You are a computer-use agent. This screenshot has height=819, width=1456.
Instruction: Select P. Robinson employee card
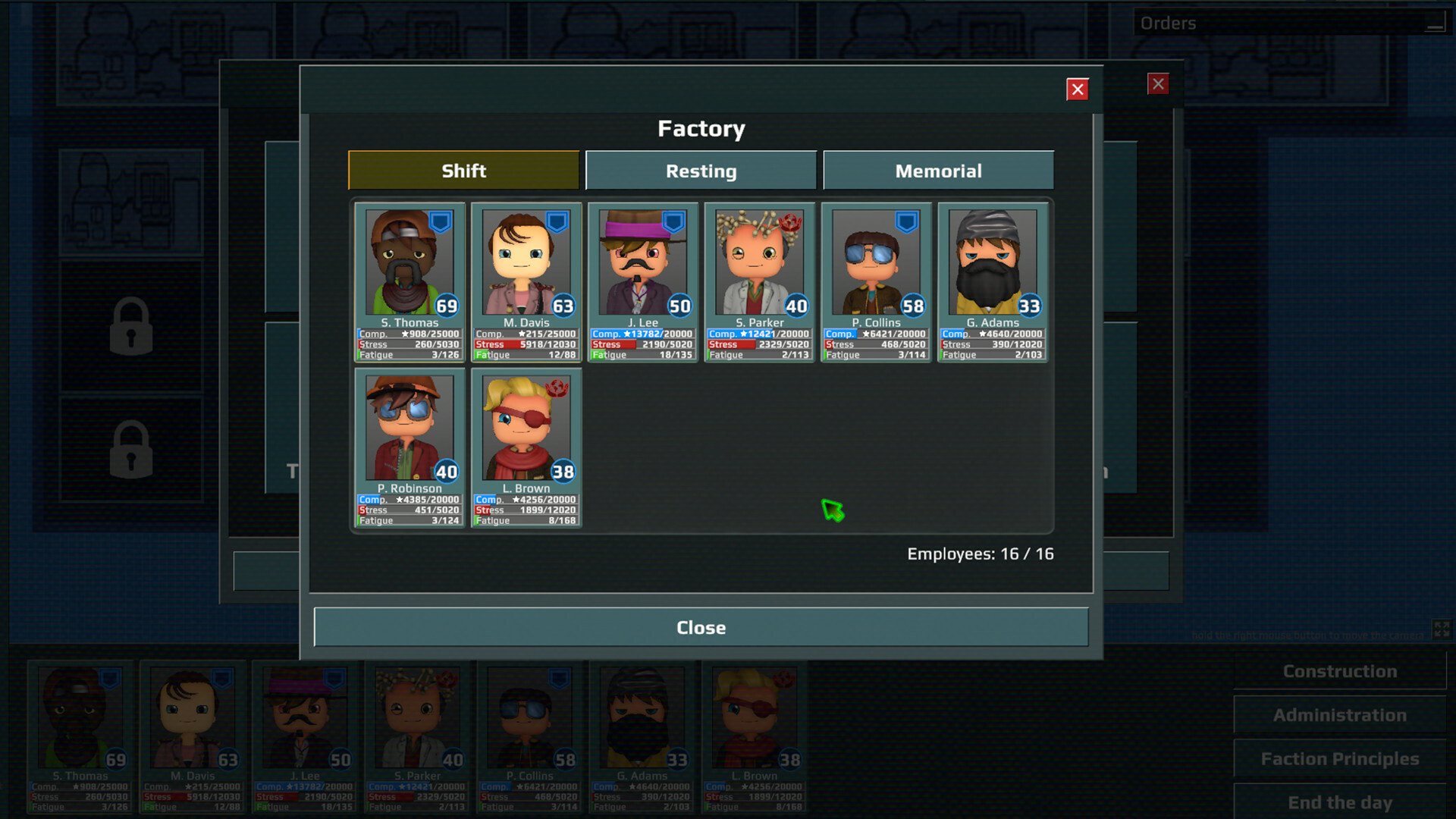point(409,447)
